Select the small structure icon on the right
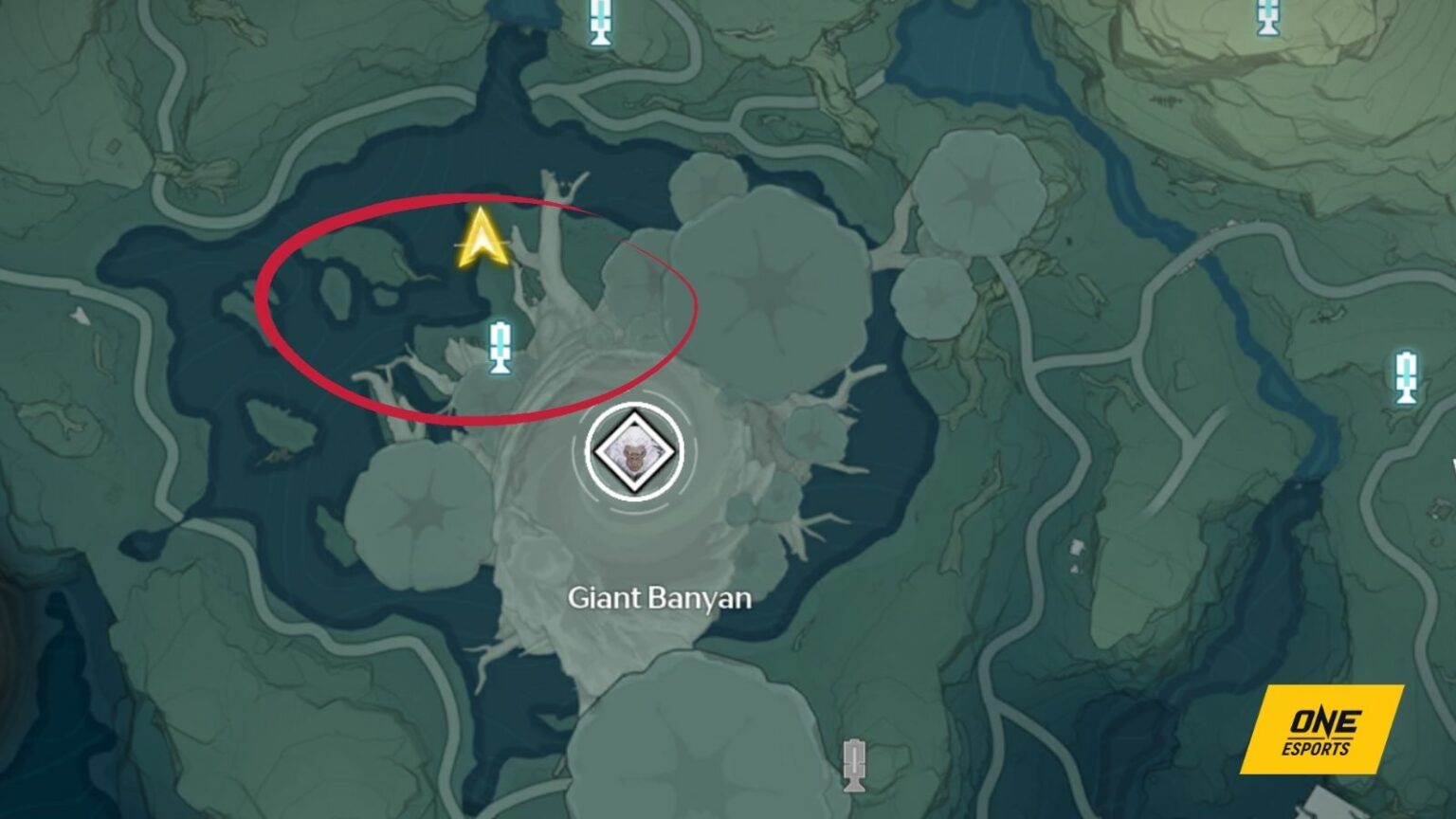The image size is (1456, 819). click(x=1076, y=546)
